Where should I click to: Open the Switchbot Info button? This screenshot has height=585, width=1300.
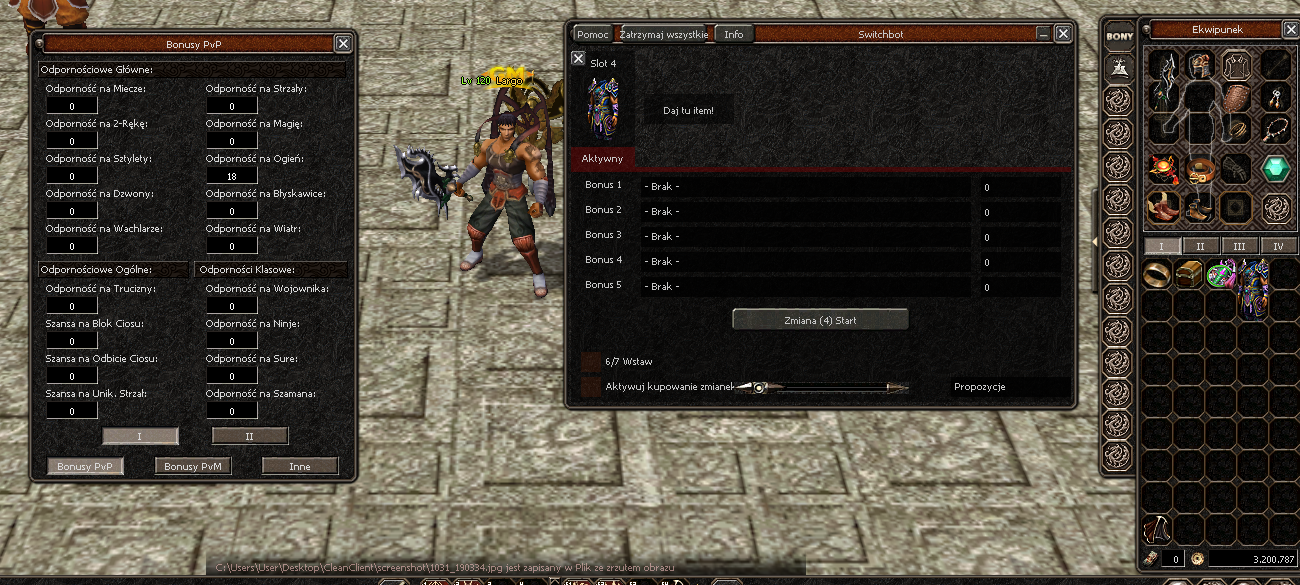click(x=734, y=34)
